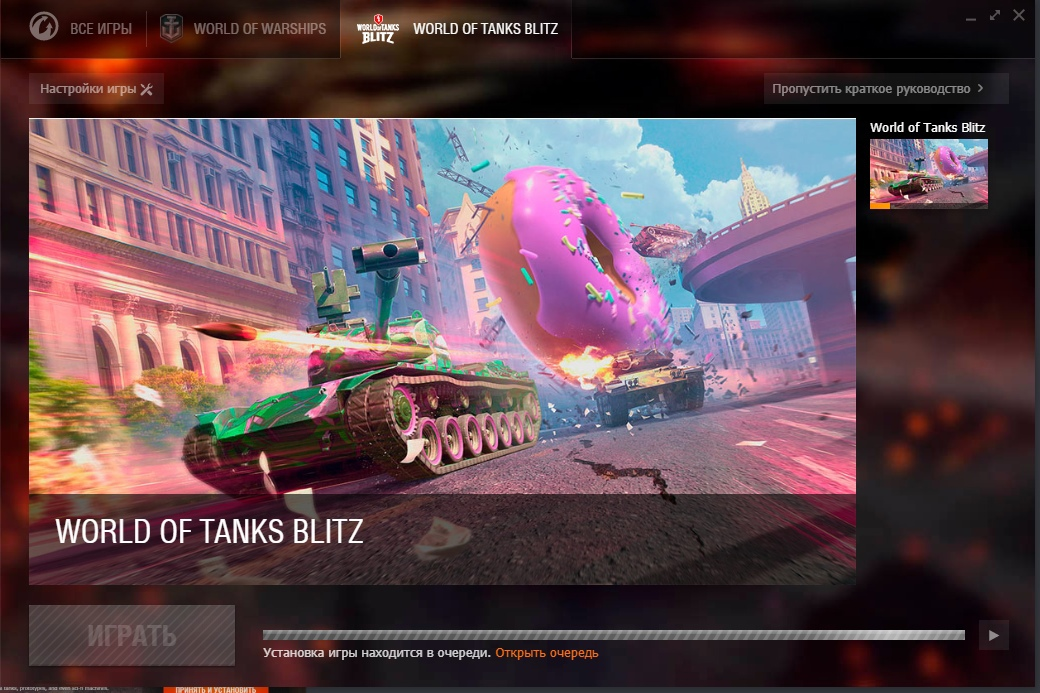
Task: Close the launcher window
Action: click(x=1019, y=15)
